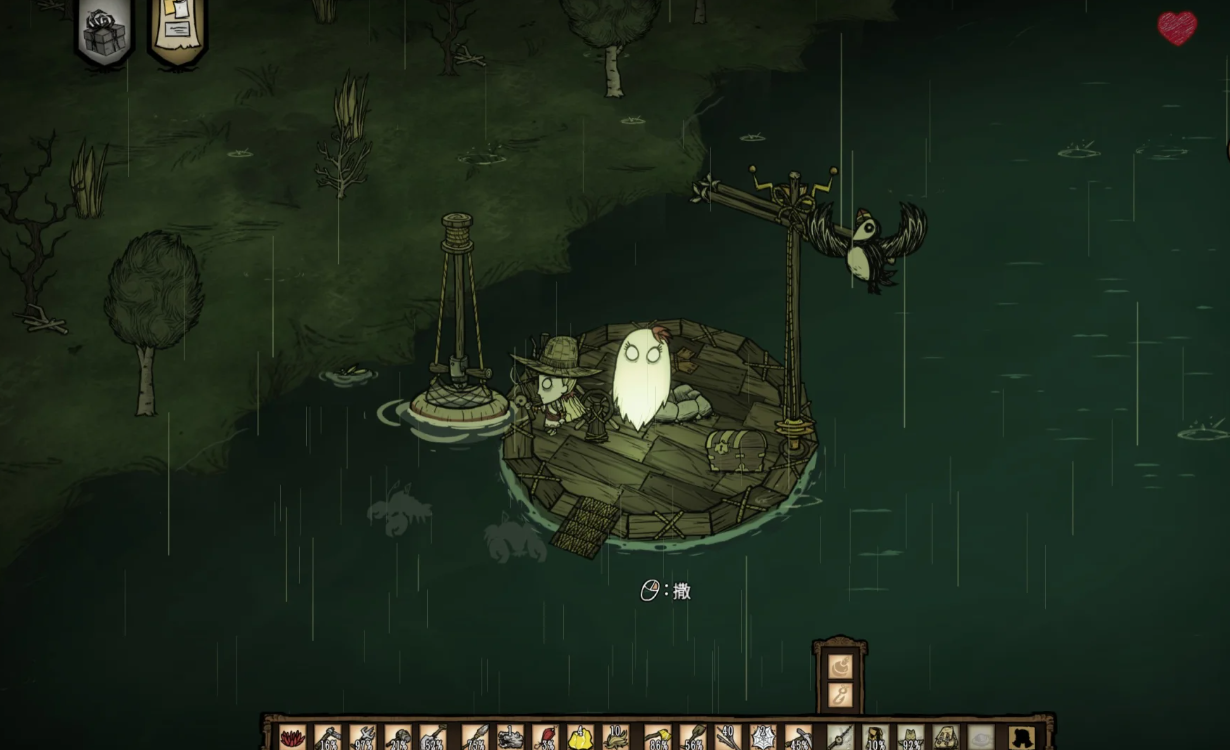Screen dimensions: 1230x750
Task: Click the dark silhouette slot ending the bar
Action: pyautogui.click(x=1020, y=738)
